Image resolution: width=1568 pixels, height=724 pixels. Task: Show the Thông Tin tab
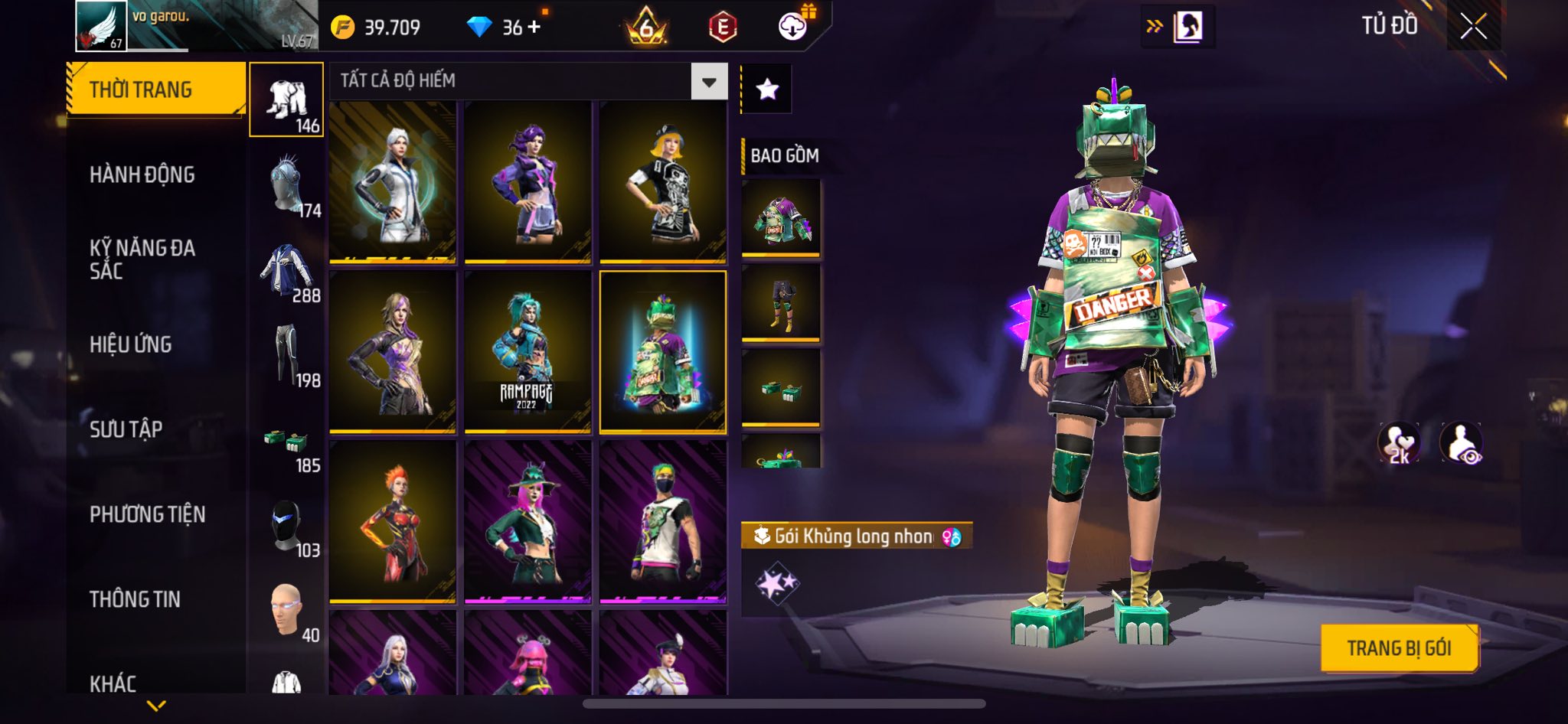[136, 599]
